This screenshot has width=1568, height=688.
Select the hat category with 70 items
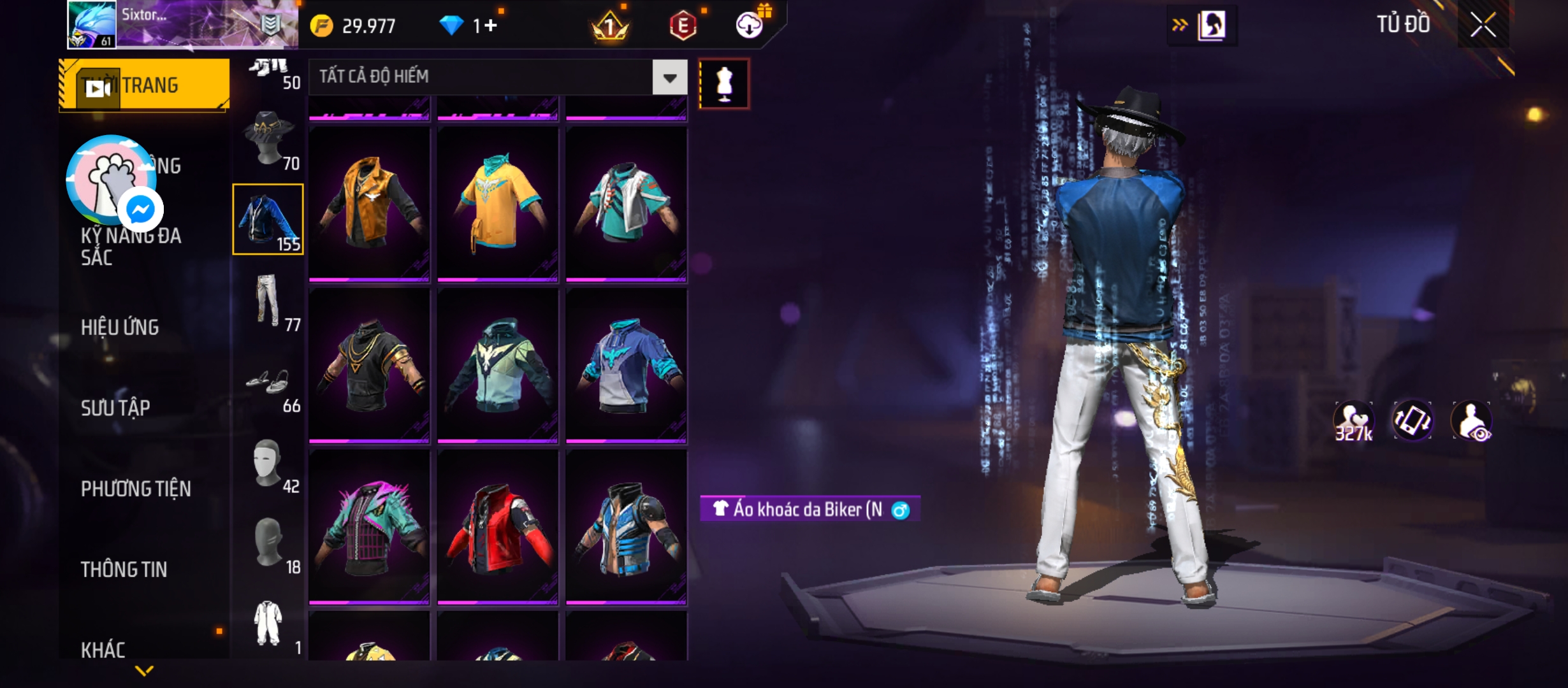pyautogui.click(x=268, y=140)
